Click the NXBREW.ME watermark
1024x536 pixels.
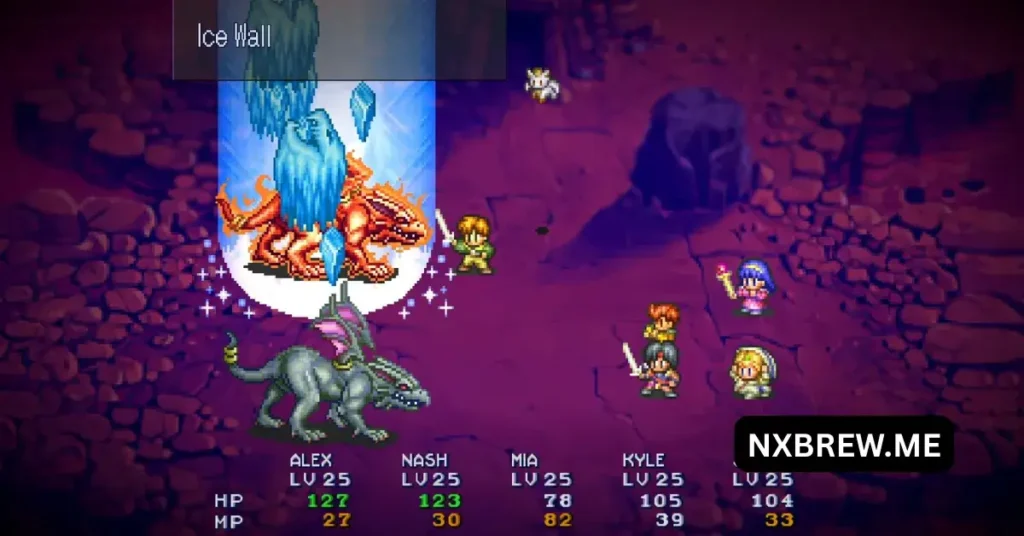[843, 444]
